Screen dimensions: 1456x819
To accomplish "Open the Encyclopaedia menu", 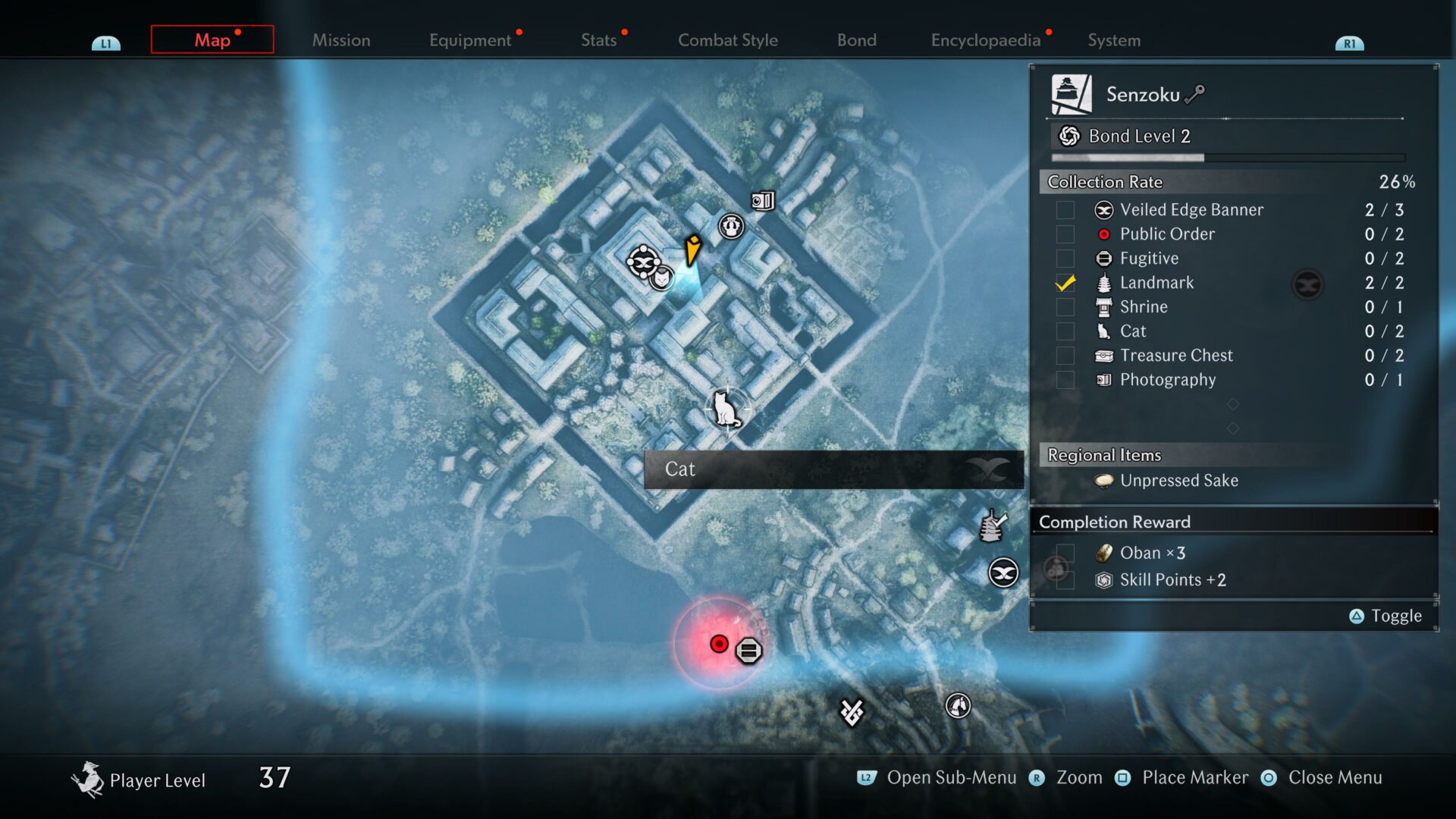I will coord(986,40).
